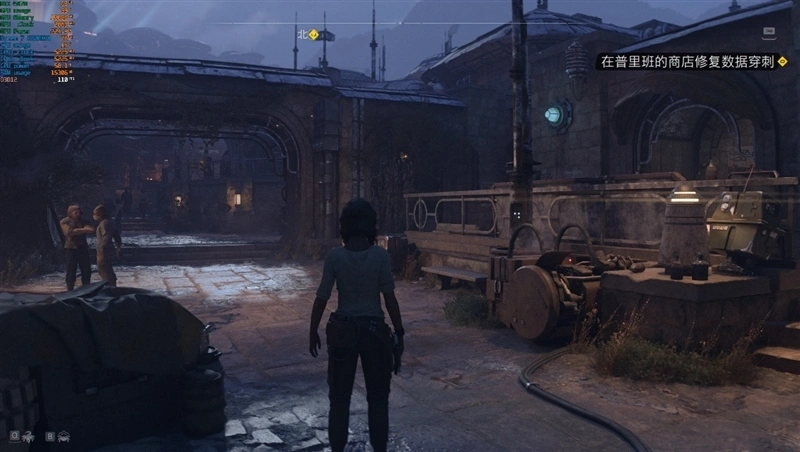The height and width of the screenshot is (452, 800).
Task: Select the Nix companion icon beside Q
Action: tap(27, 436)
